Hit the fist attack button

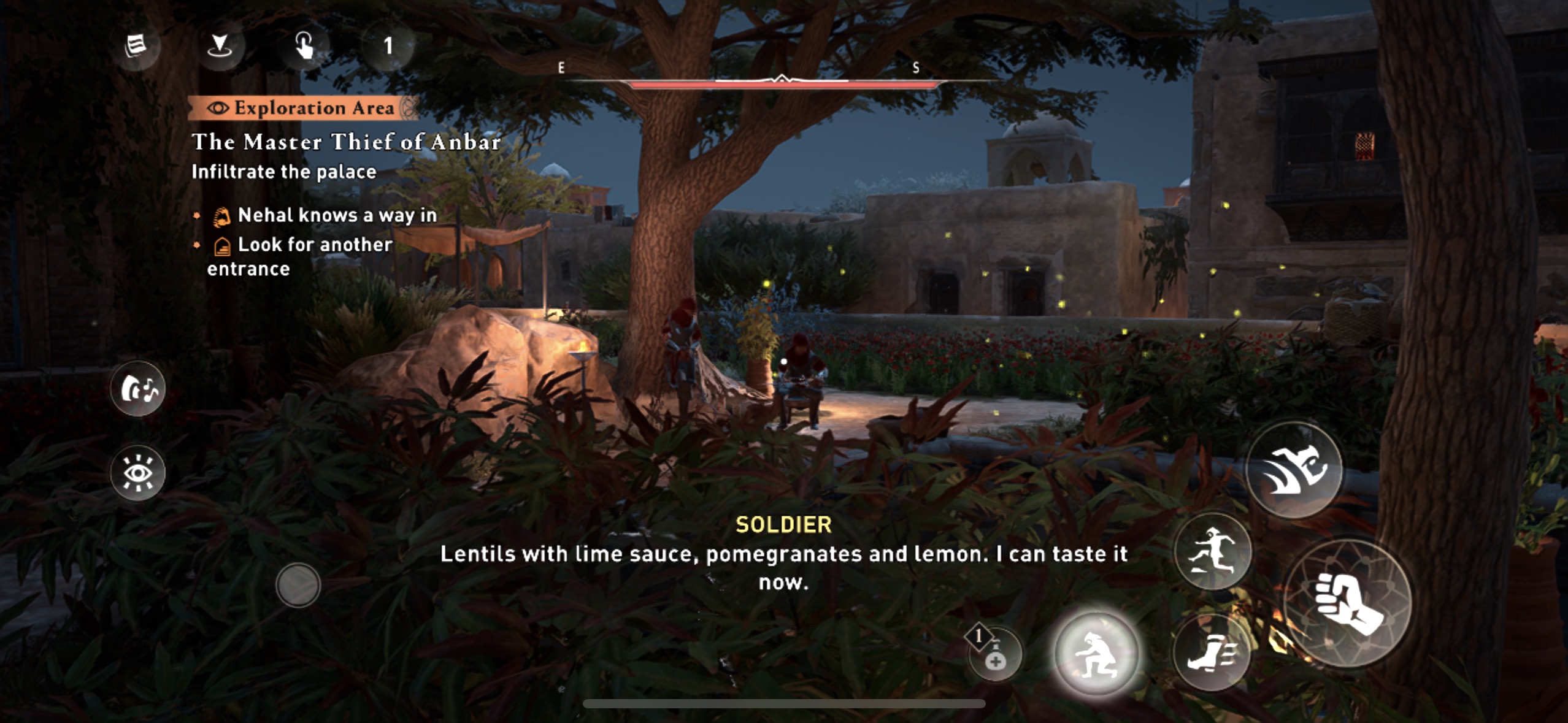[x=1347, y=603]
